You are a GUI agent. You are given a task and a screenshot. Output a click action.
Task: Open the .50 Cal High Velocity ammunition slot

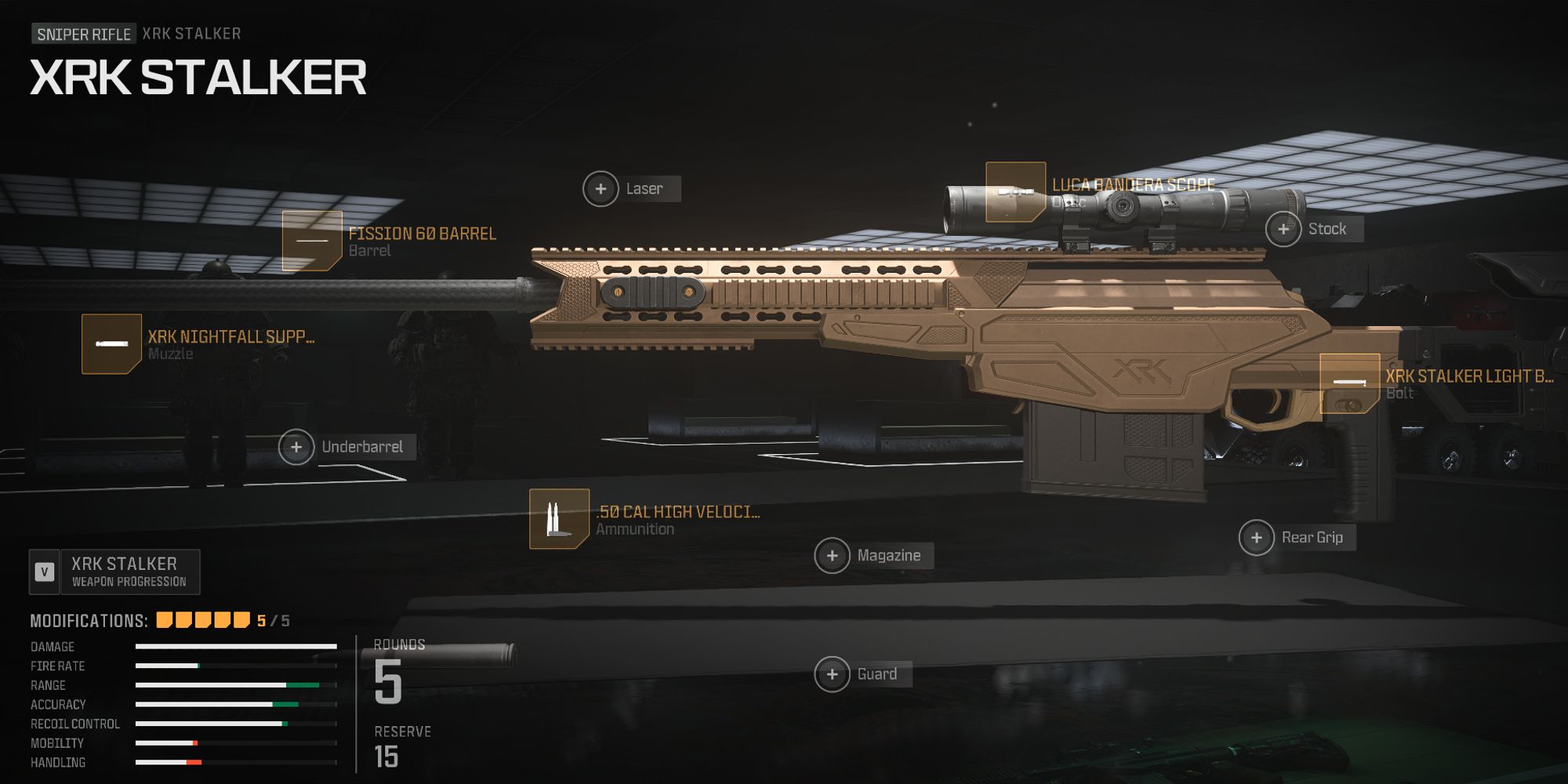pyautogui.click(x=559, y=519)
